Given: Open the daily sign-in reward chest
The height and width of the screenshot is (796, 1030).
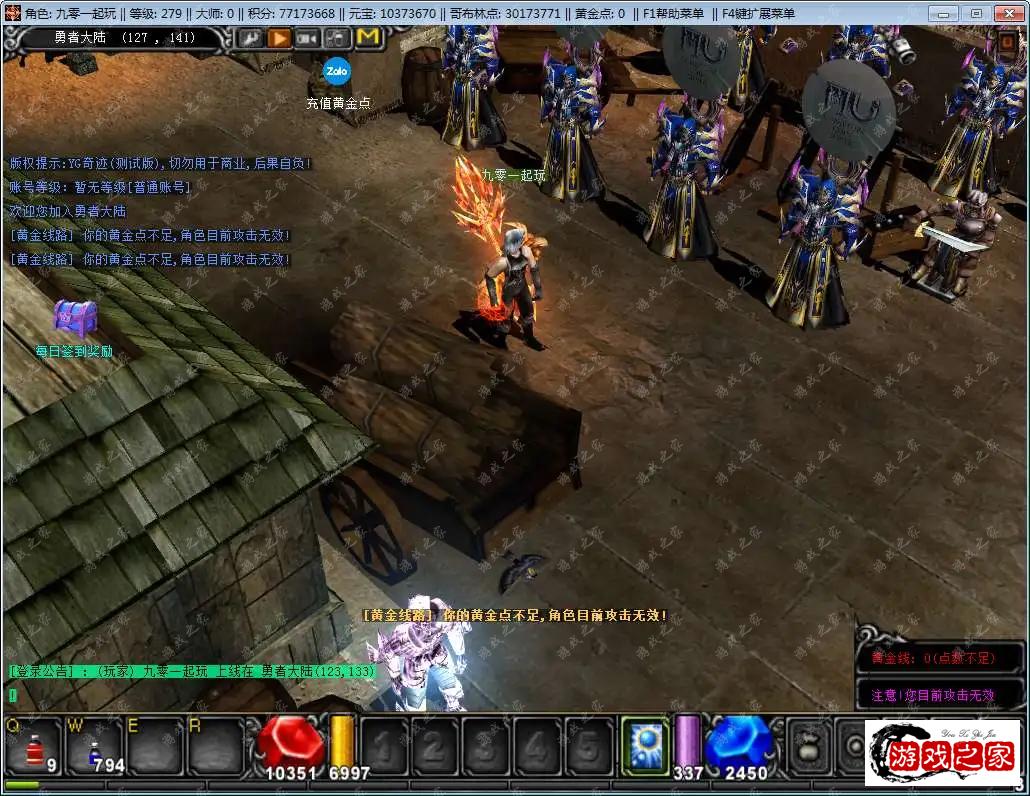Looking at the screenshot, I should pos(73,319).
